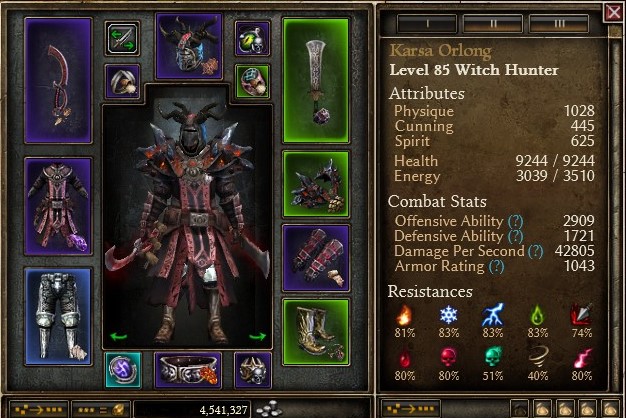The image size is (626, 418).
Task: Choose the green-bordered ring slot
Action: point(251,81)
